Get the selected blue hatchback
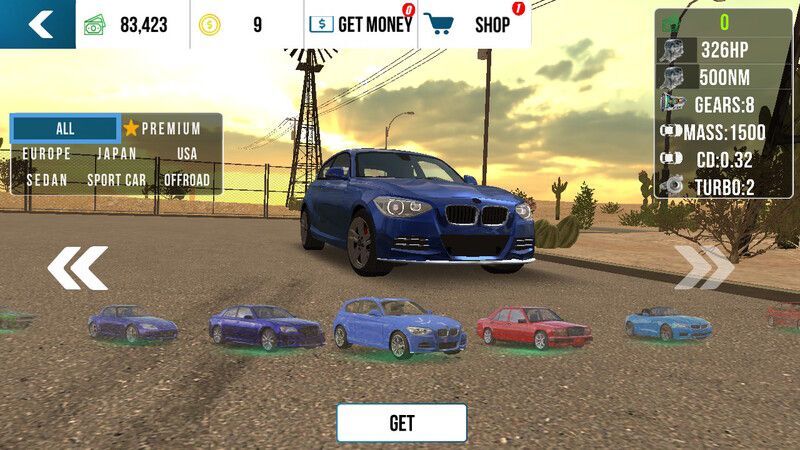 [401, 423]
